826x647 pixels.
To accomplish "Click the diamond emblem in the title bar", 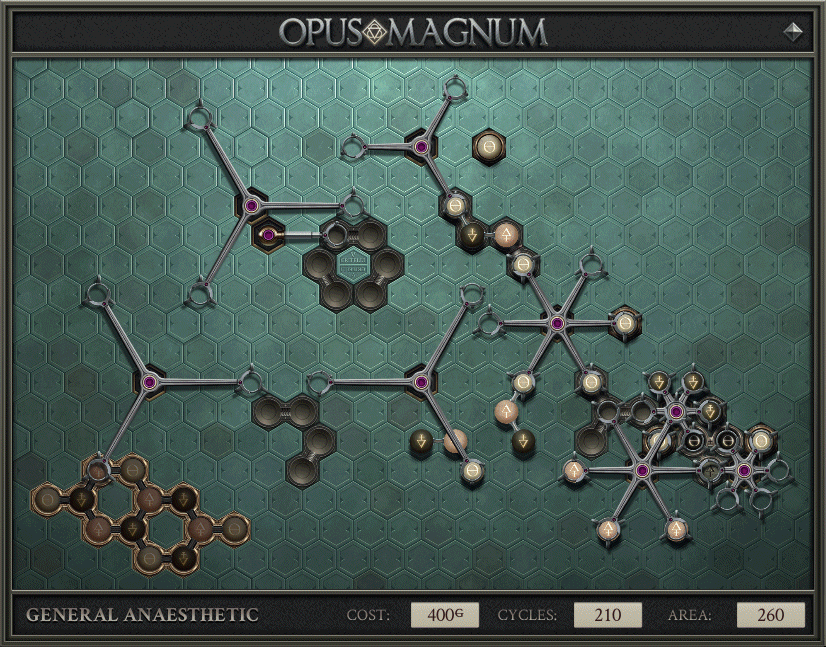I will point(375,32).
